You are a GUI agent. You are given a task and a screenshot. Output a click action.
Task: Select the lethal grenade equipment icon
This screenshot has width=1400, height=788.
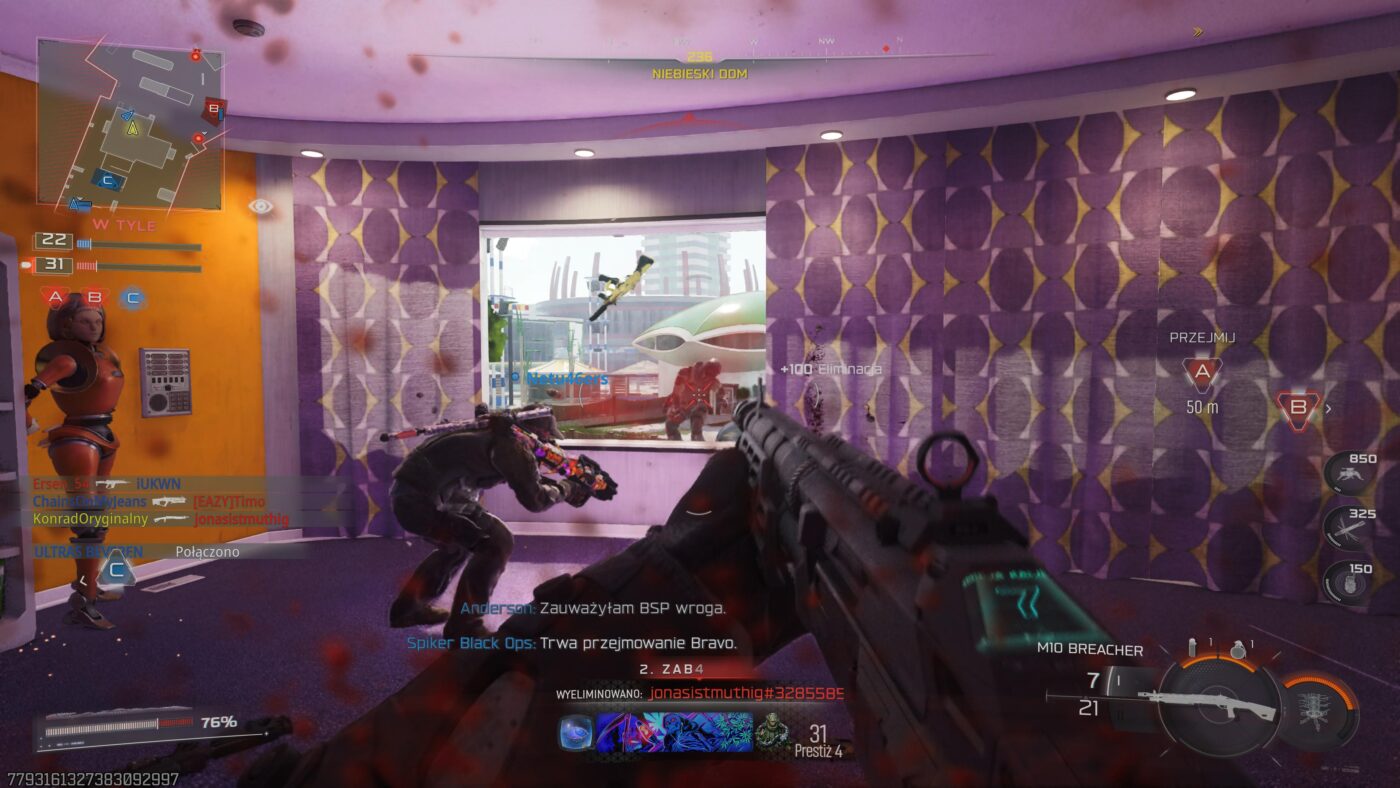pos(1240,647)
